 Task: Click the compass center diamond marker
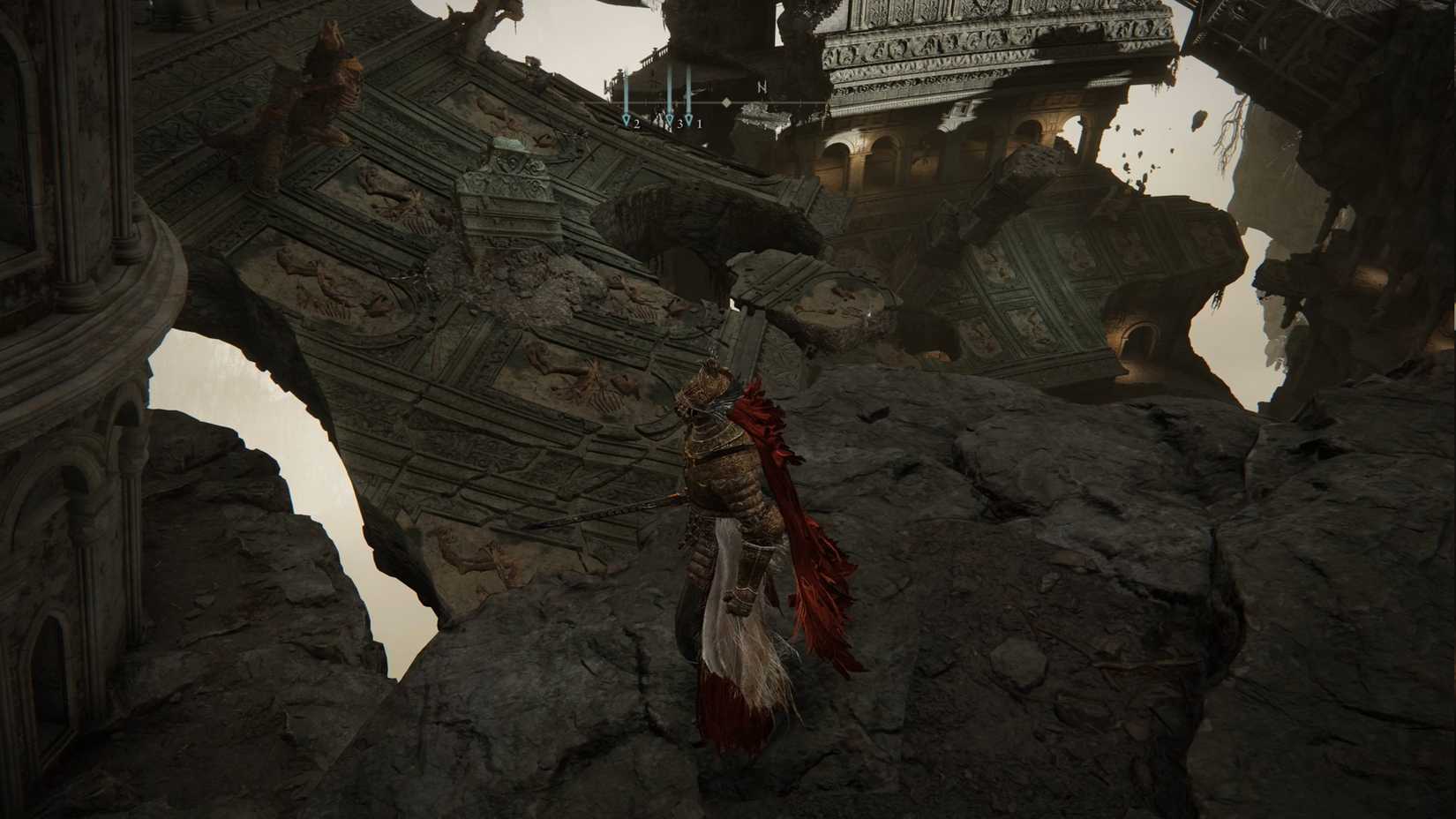pyautogui.click(x=726, y=103)
